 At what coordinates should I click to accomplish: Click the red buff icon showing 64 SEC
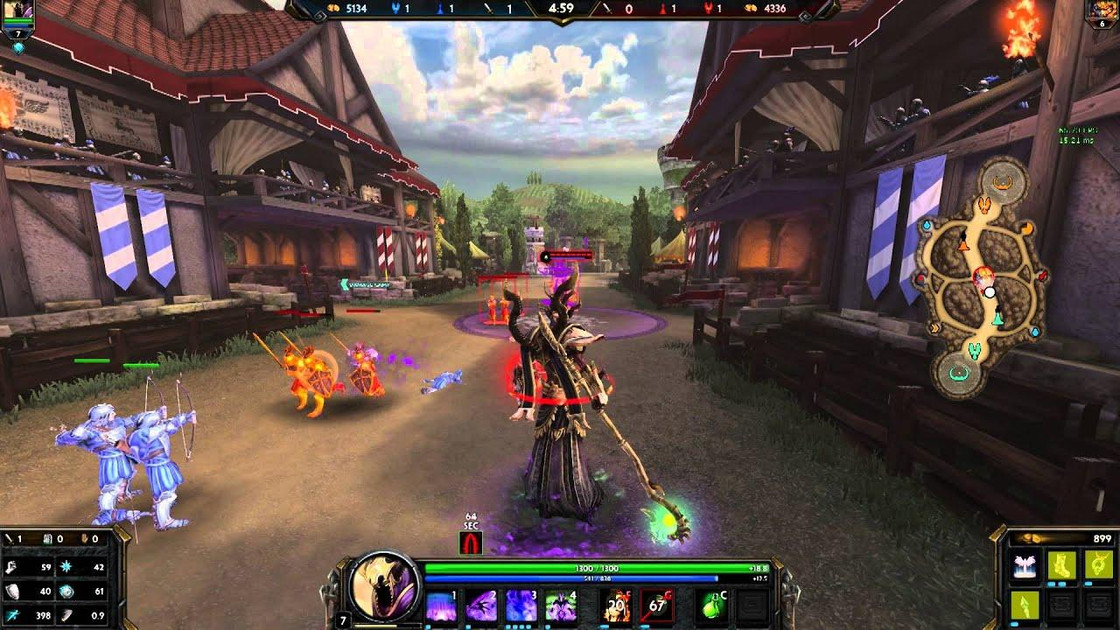470,541
